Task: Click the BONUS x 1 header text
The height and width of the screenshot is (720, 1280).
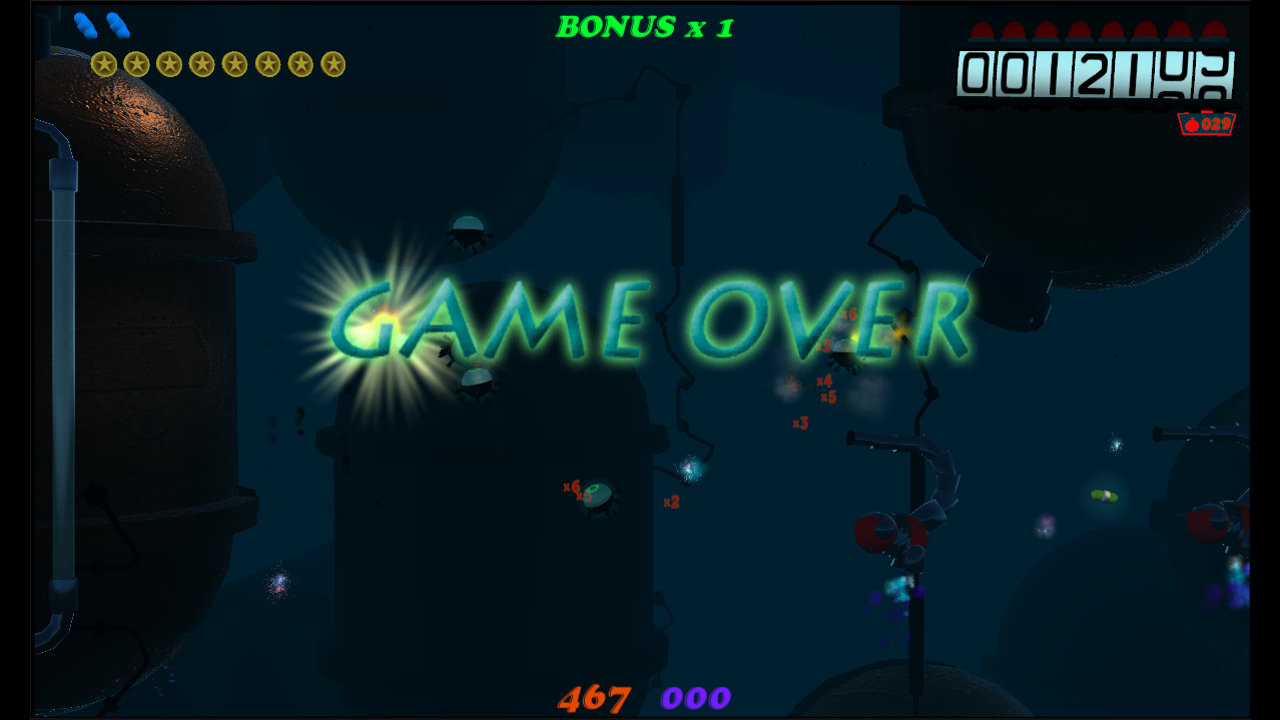Action: tap(645, 27)
